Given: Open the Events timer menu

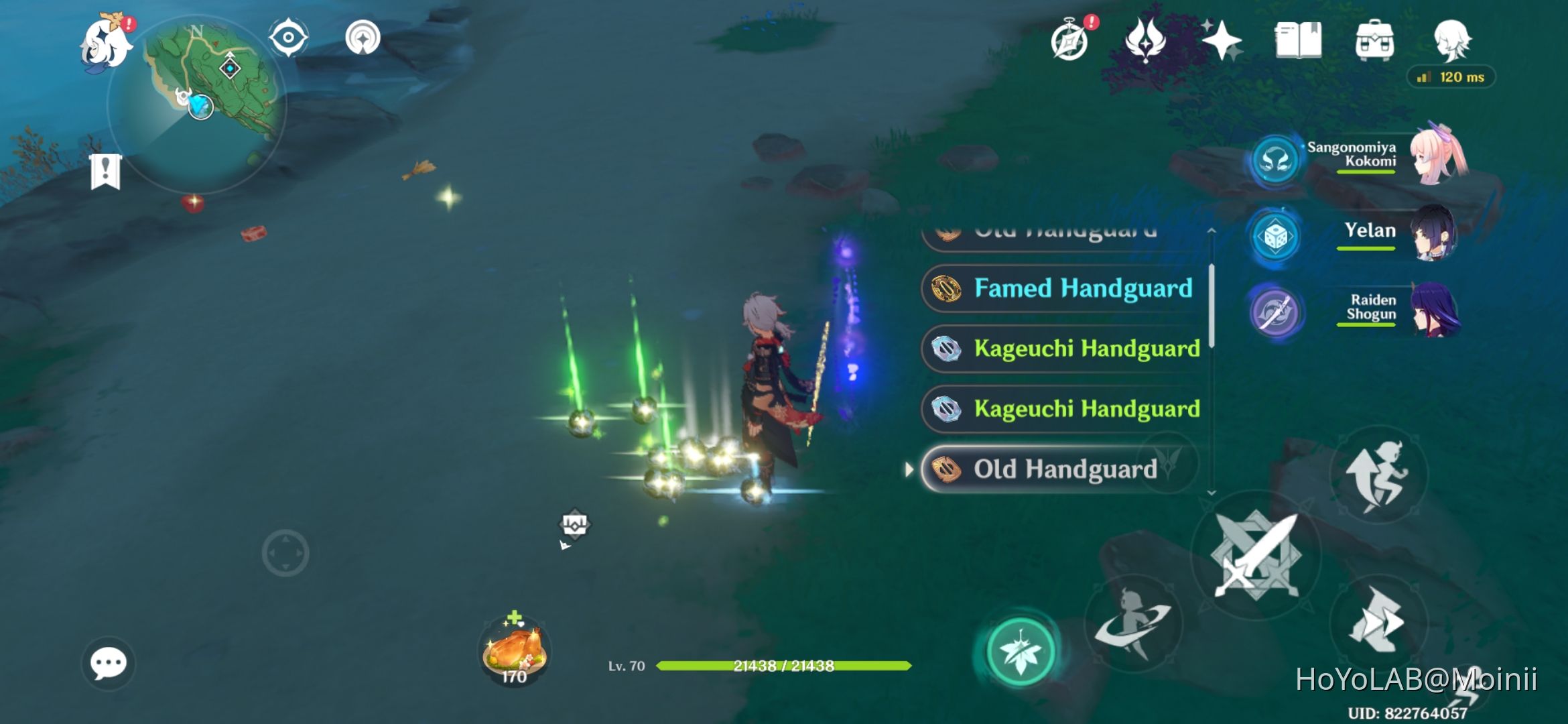Looking at the screenshot, I should tap(1071, 40).
